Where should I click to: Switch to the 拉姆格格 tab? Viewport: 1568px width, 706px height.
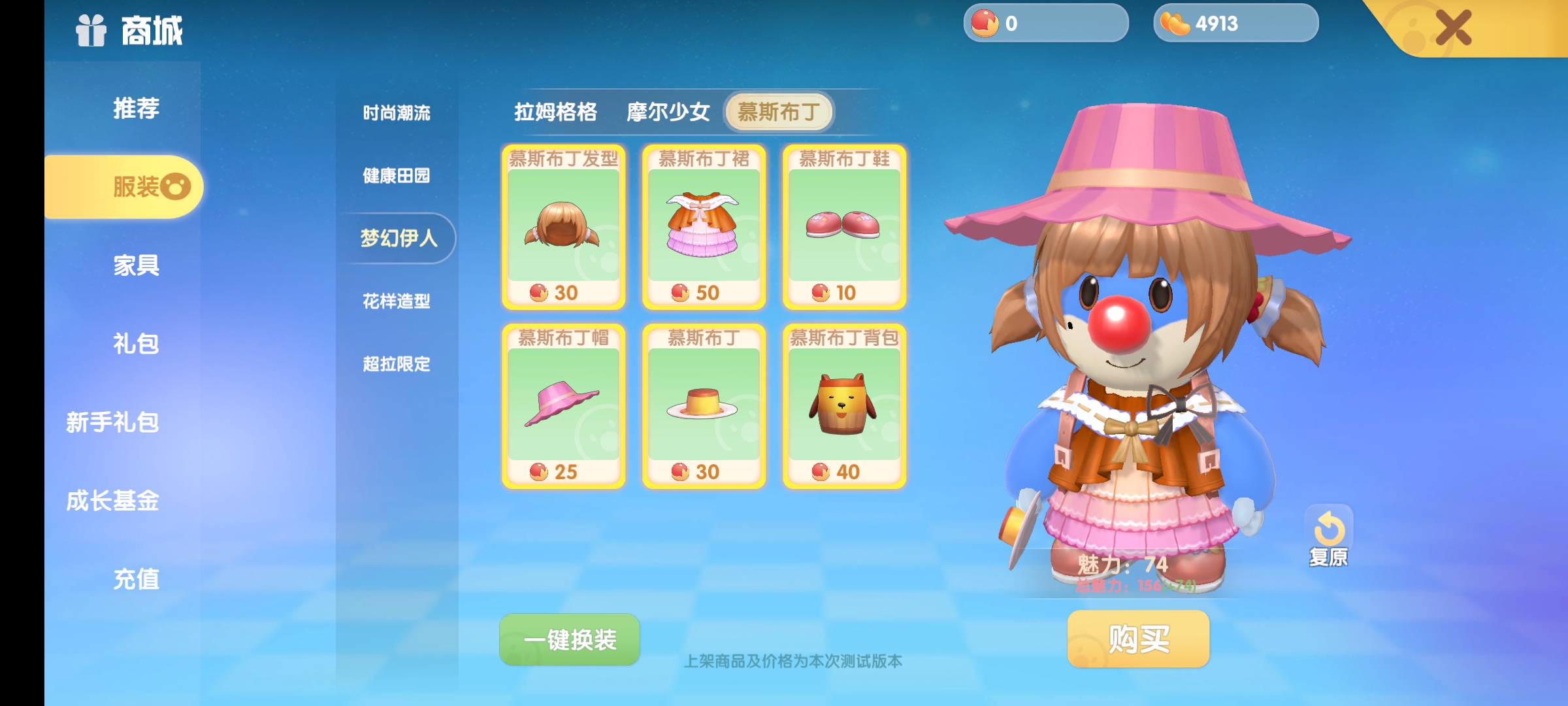(557, 112)
